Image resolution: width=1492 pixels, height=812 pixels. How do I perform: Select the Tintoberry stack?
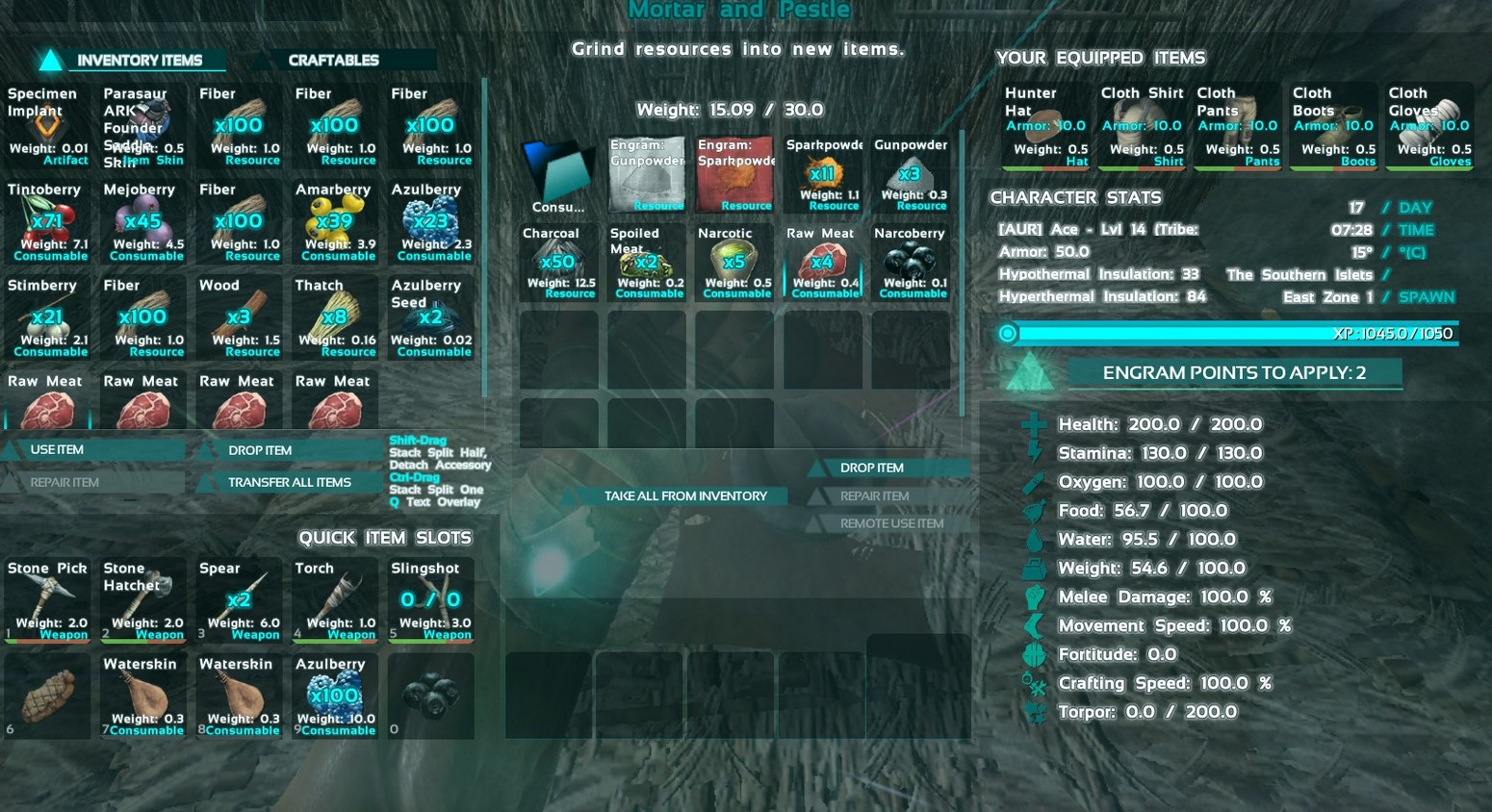click(x=47, y=221)
